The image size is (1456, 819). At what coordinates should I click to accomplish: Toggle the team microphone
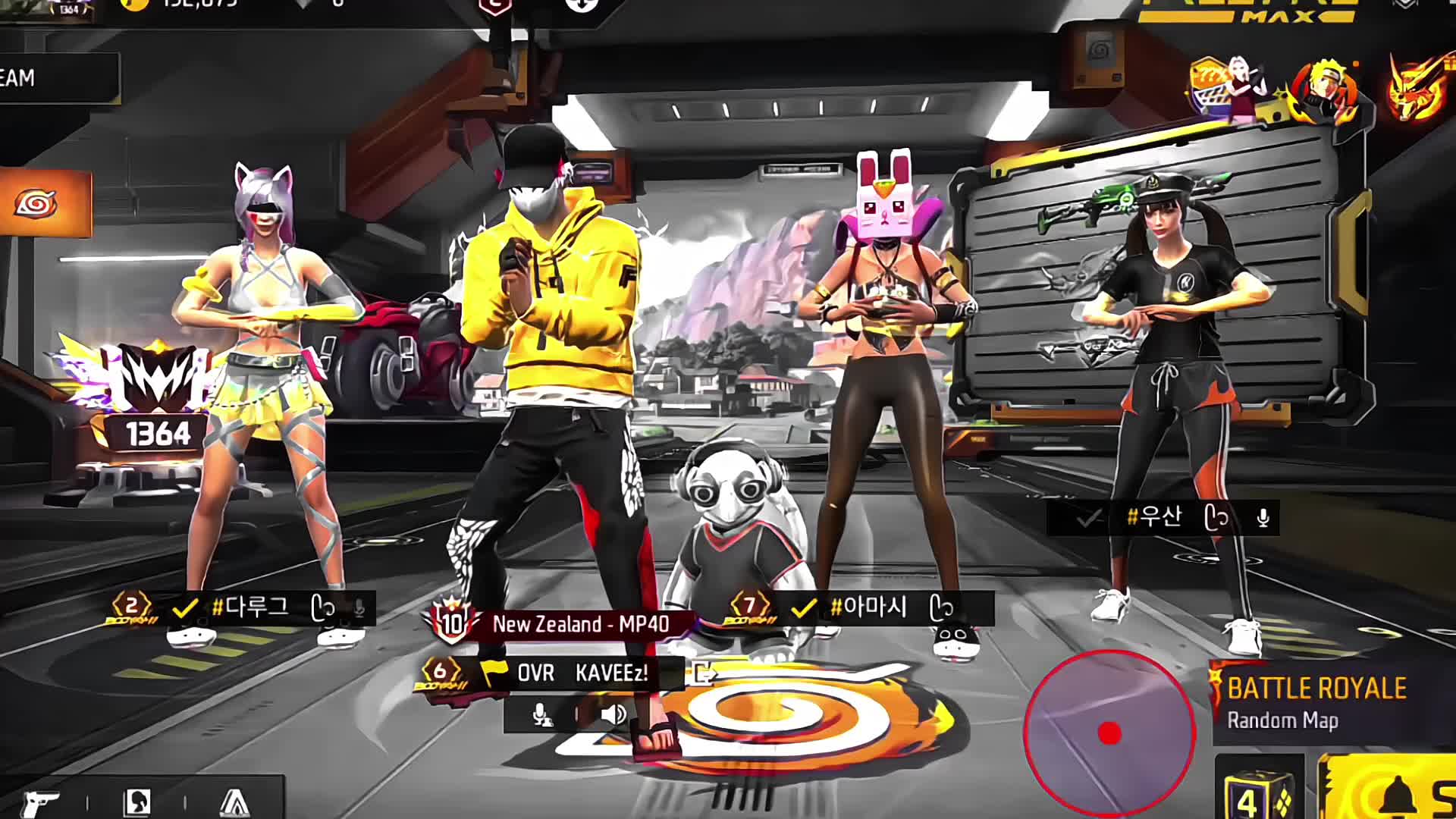tap(540, 714)
